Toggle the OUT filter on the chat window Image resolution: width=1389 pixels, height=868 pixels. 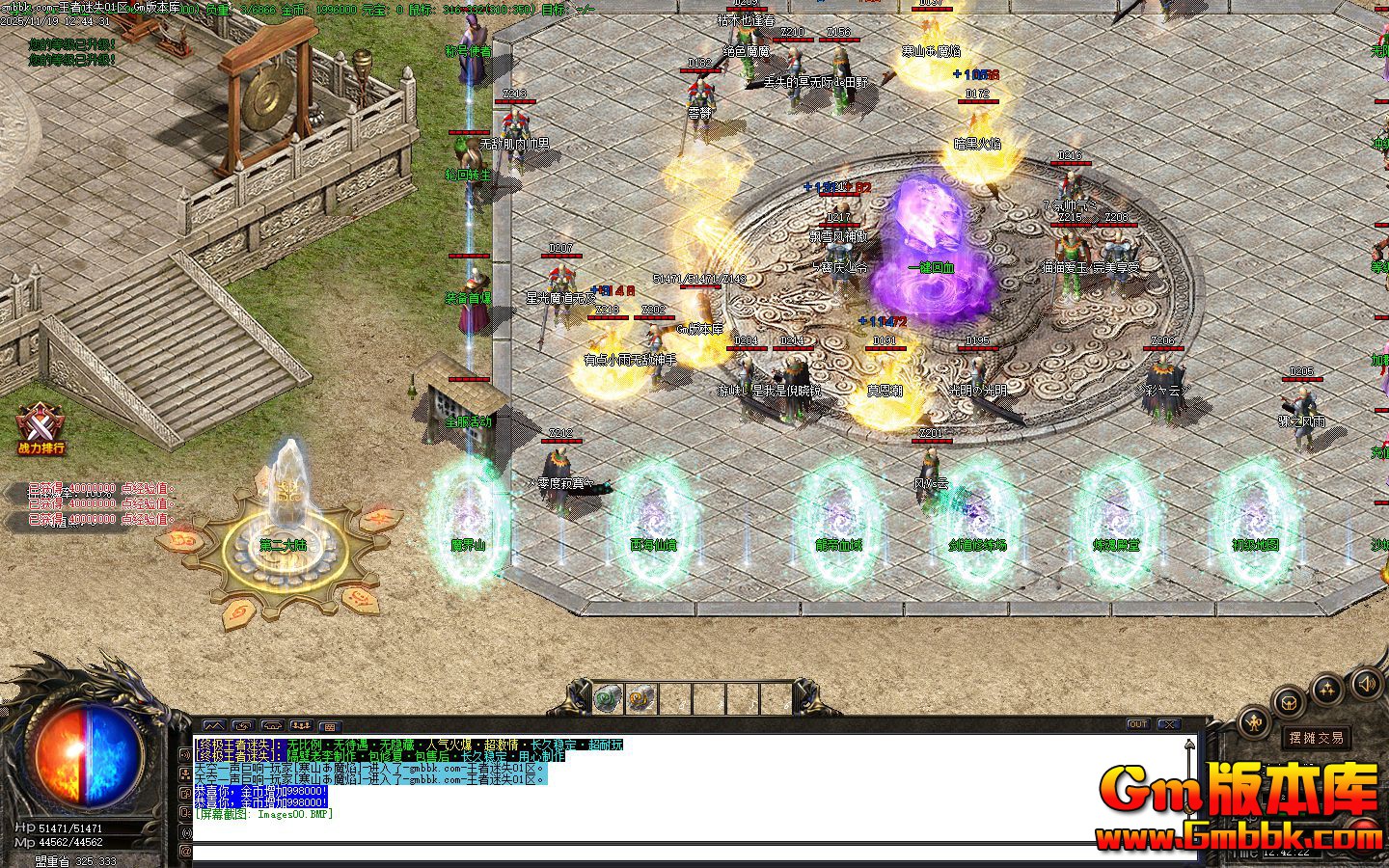[1137, 723]
